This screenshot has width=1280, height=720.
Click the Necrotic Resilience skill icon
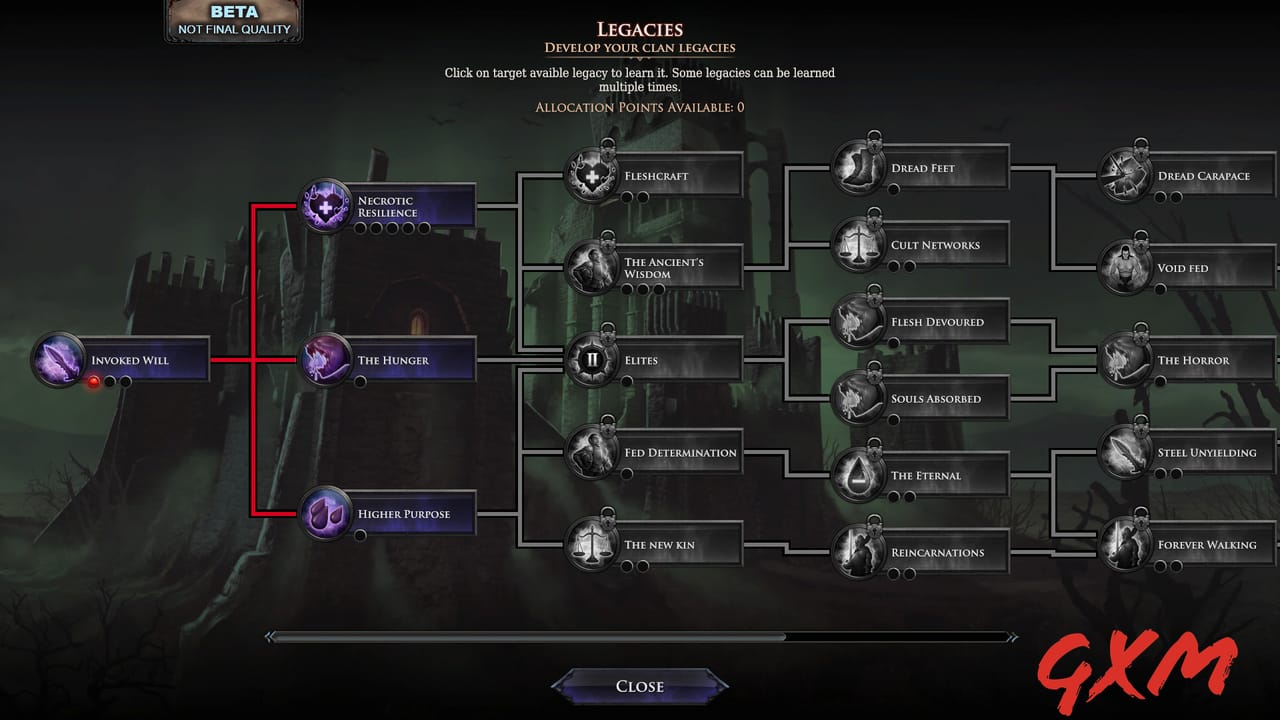click(x=325, y=207)
